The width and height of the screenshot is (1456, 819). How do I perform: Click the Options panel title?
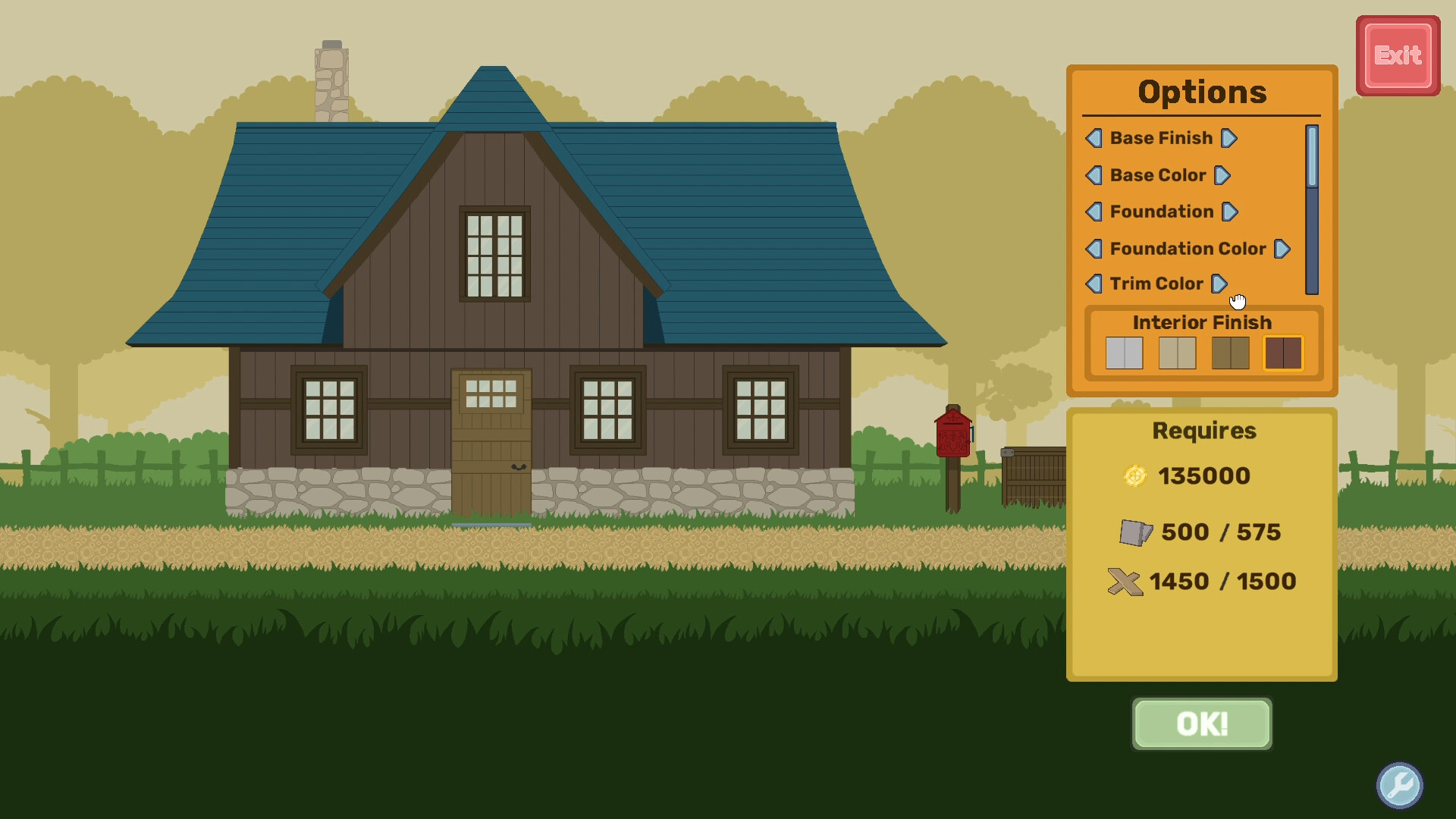pos(1201,92)
